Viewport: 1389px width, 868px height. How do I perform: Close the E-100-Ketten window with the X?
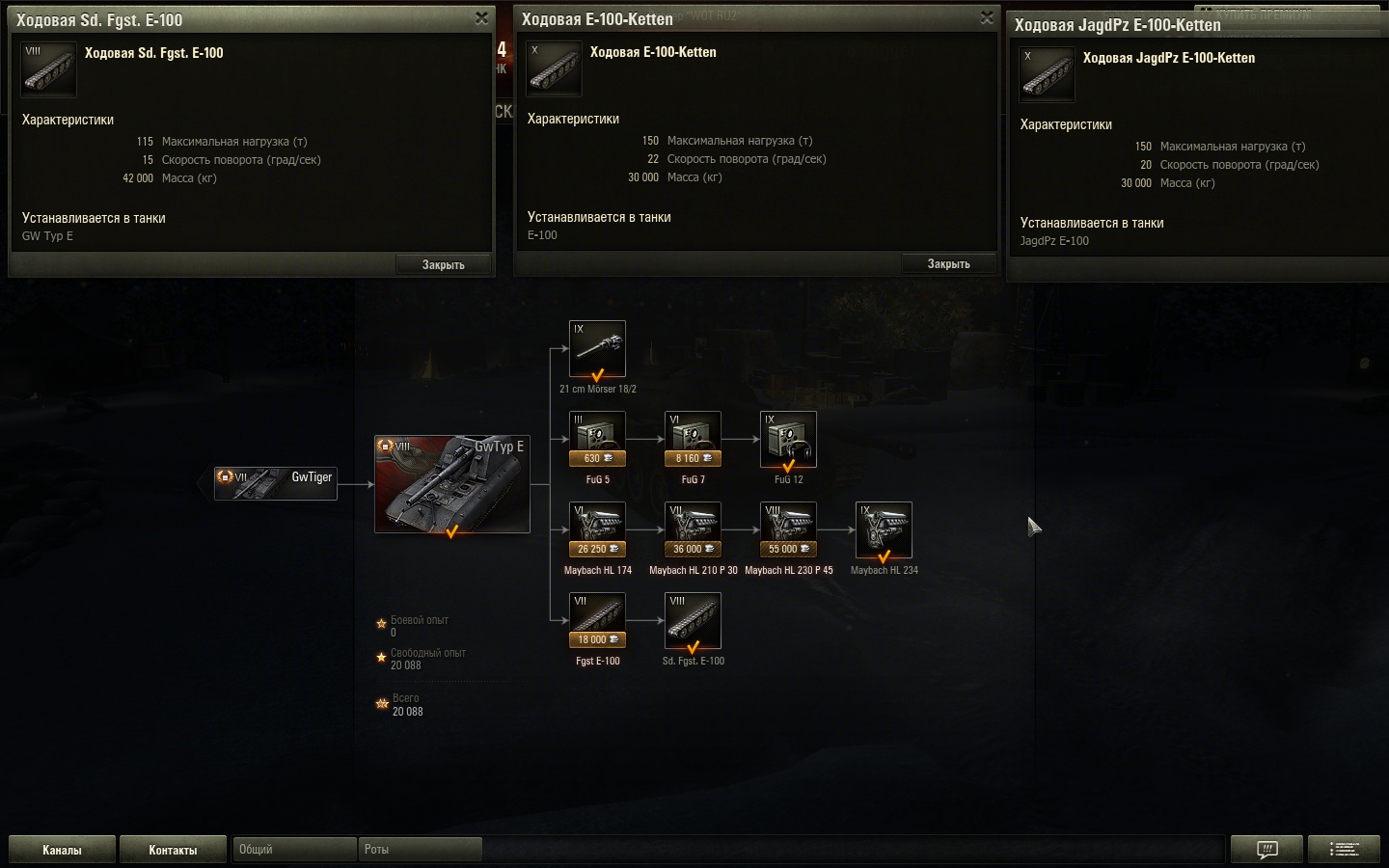pos(987,17)
